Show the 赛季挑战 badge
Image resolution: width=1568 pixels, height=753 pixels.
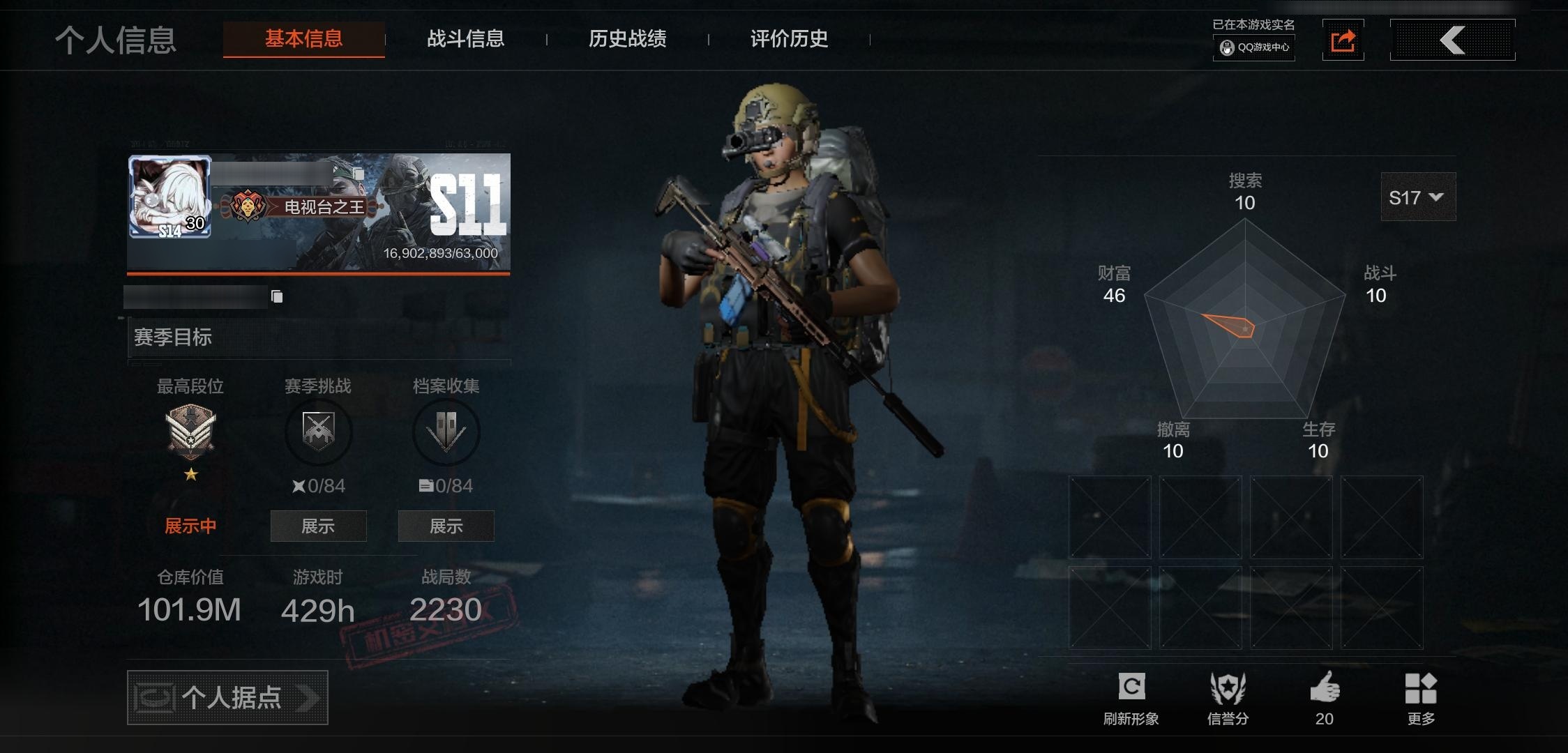[318, 526]
